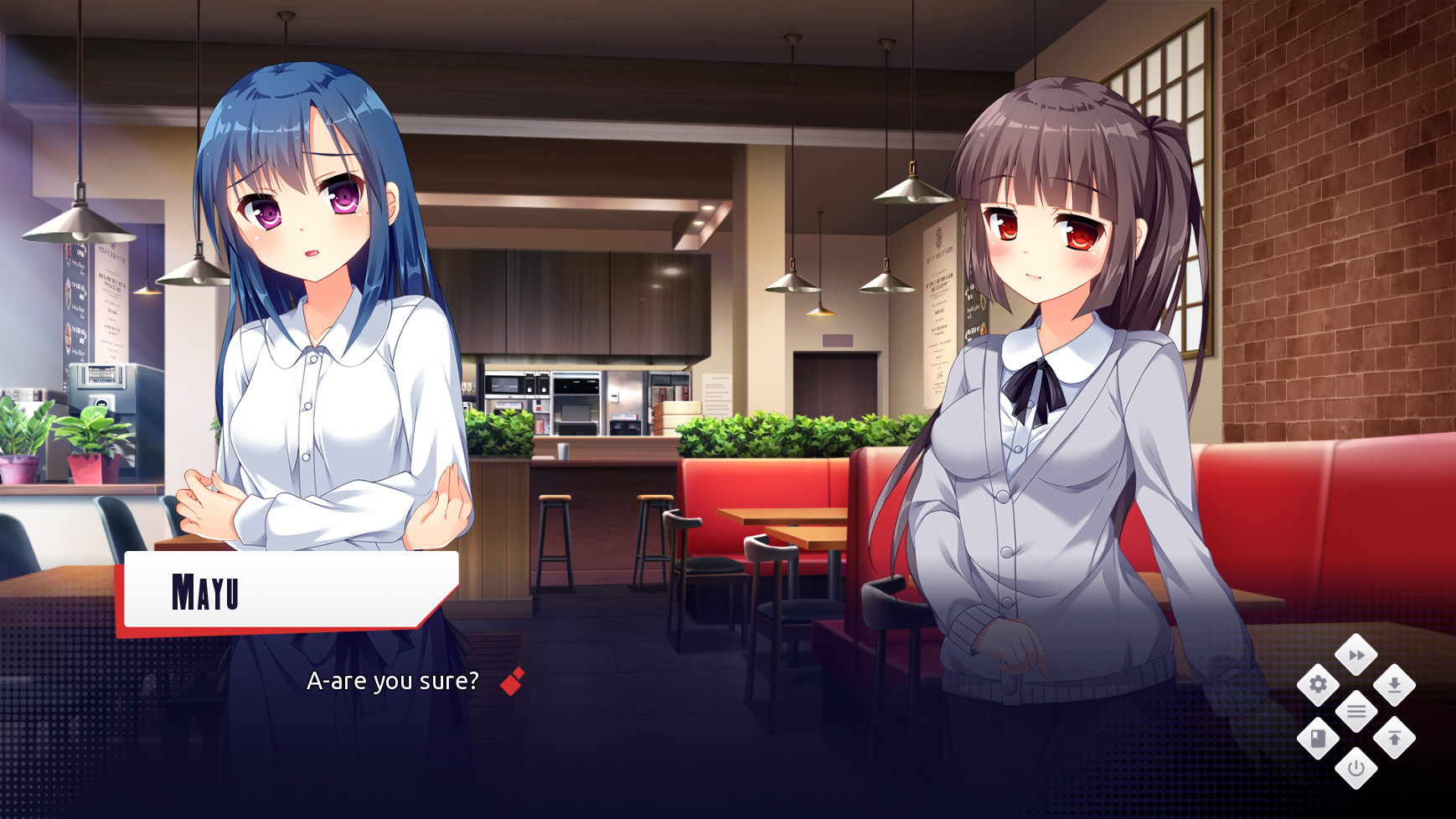Activate skip mode with the fast-forward icon
This screenshot has width=1456, height=819.
point(1359,657)
